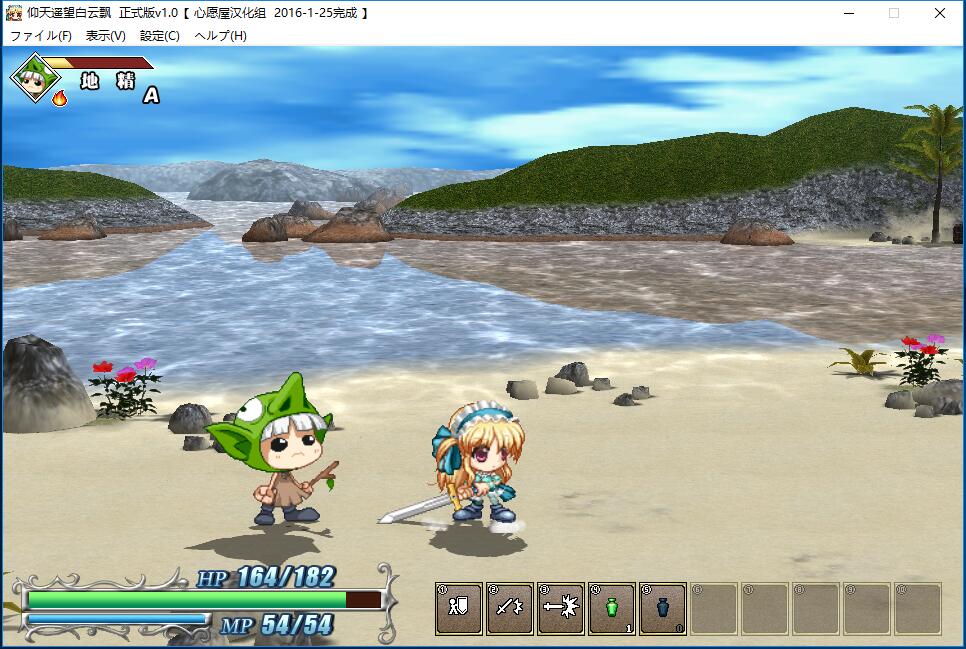This screenshot has height=649, width=966.
Task: Select the dark blue potion slot
Action: [x=663, y=608]
